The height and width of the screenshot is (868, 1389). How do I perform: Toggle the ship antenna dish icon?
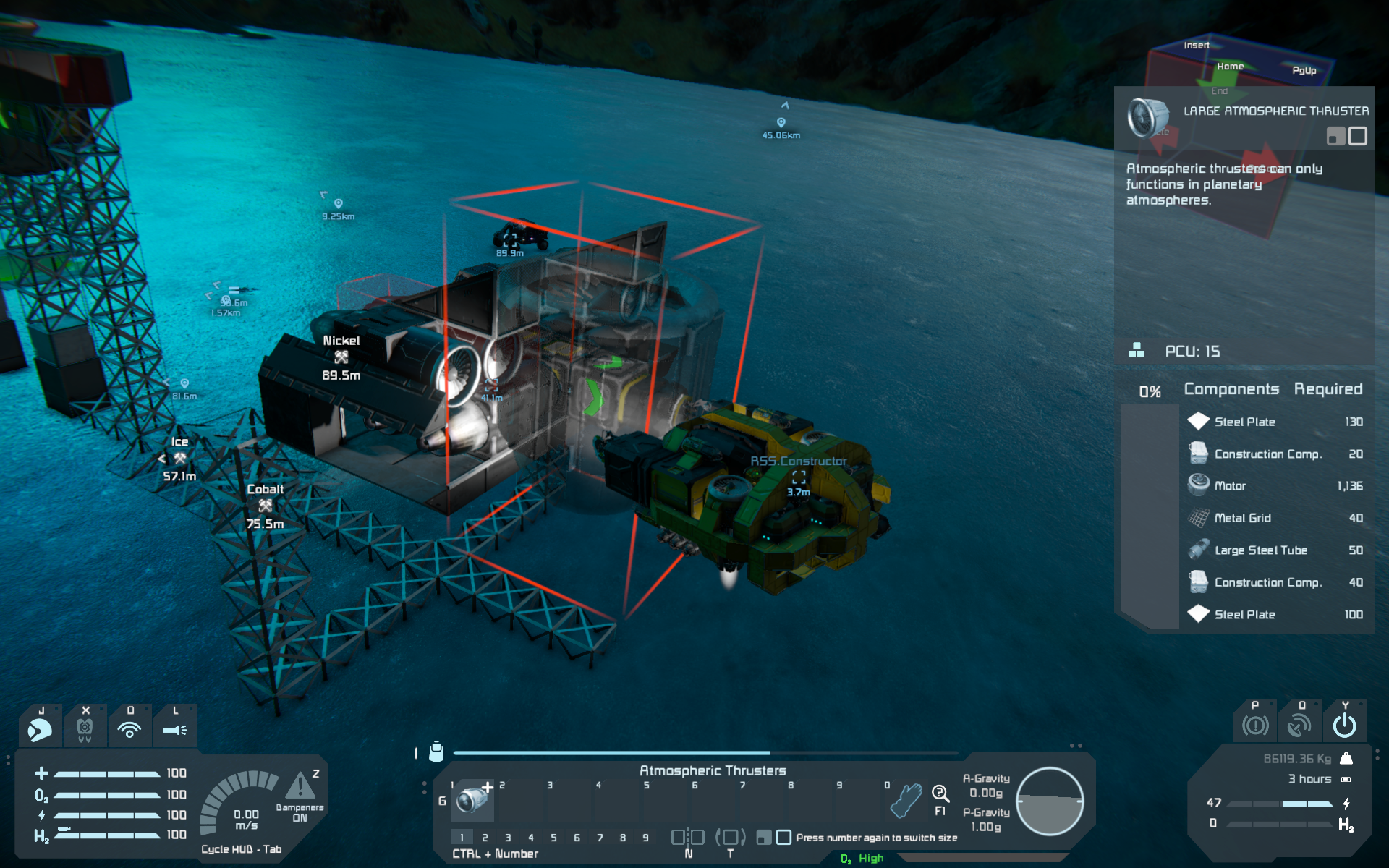click(x=1300, y=725)
